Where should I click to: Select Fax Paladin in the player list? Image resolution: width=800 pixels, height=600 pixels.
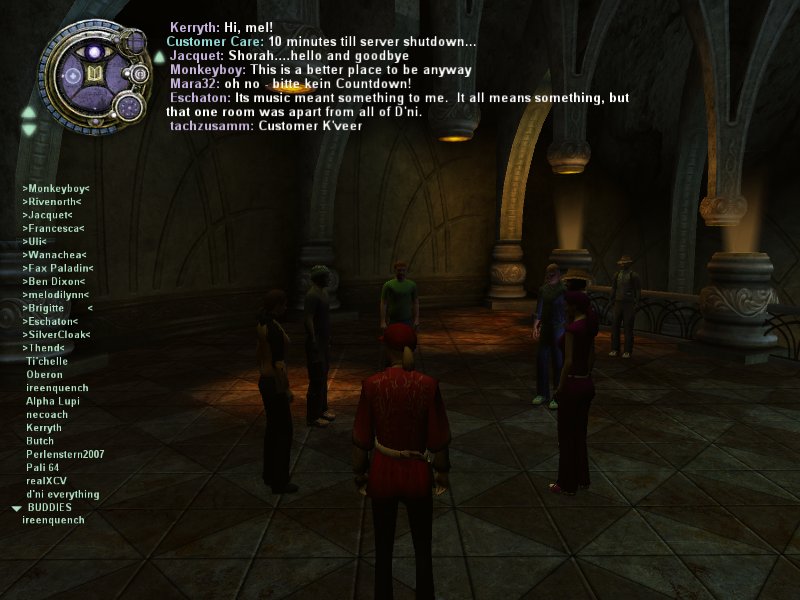58,268
